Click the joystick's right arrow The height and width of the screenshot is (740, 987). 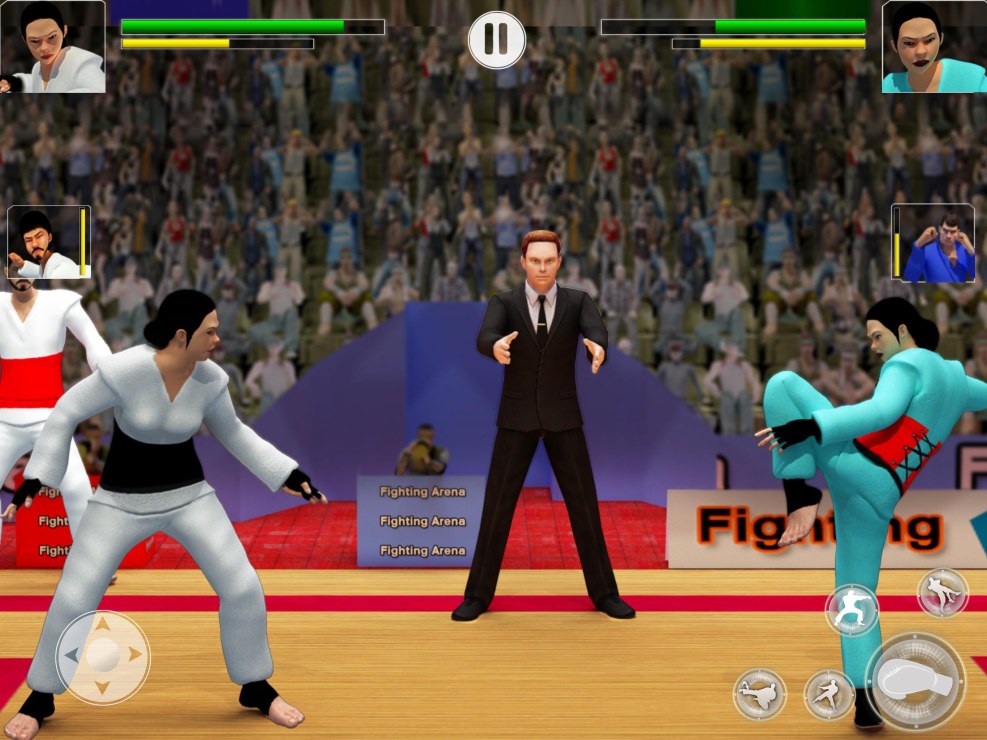pyautogui.click(x=136, y=655)
